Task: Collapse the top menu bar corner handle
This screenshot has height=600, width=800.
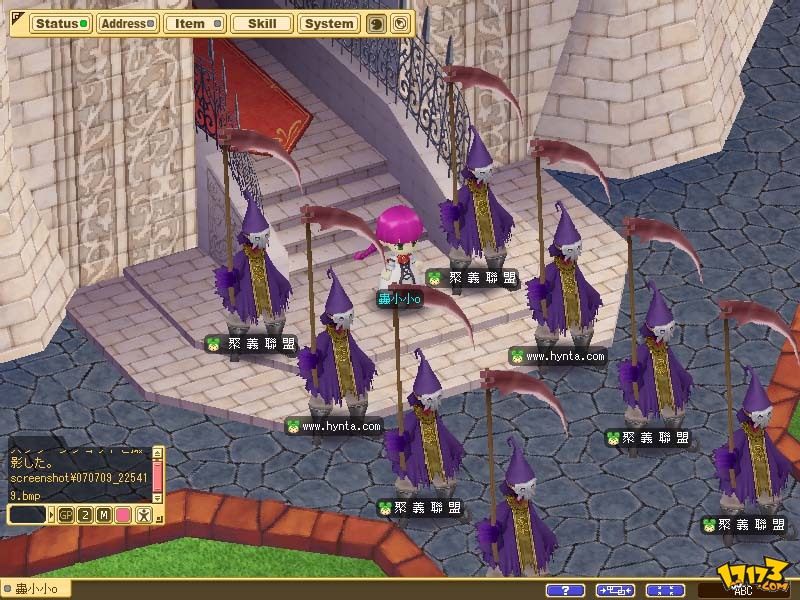Action: pyautogui.click(x=16, y=17)
